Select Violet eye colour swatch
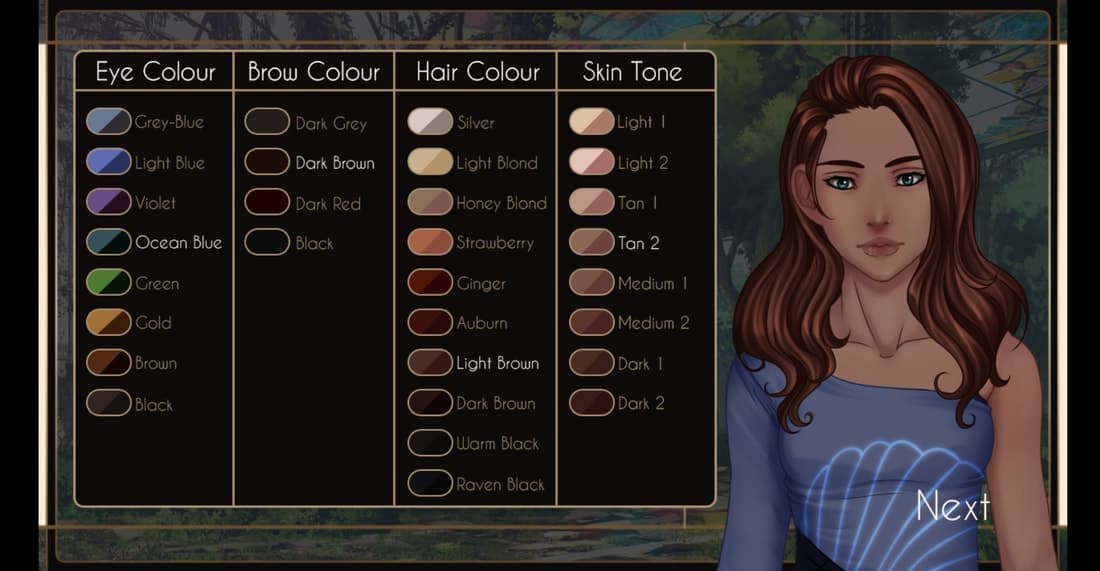1100x571 pixels. click(109, 202)
